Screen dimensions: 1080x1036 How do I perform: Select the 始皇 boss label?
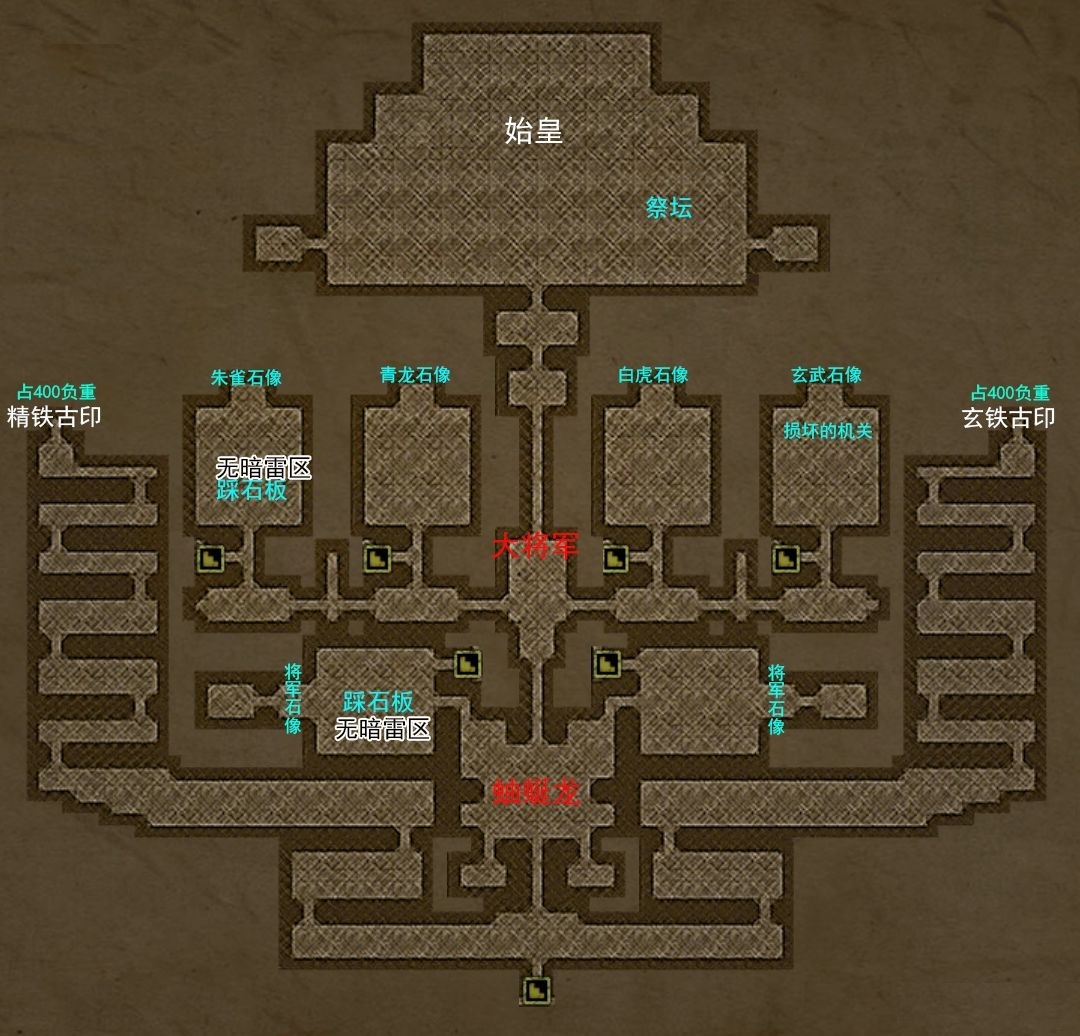pyautogui.click(x=534, y=130)
